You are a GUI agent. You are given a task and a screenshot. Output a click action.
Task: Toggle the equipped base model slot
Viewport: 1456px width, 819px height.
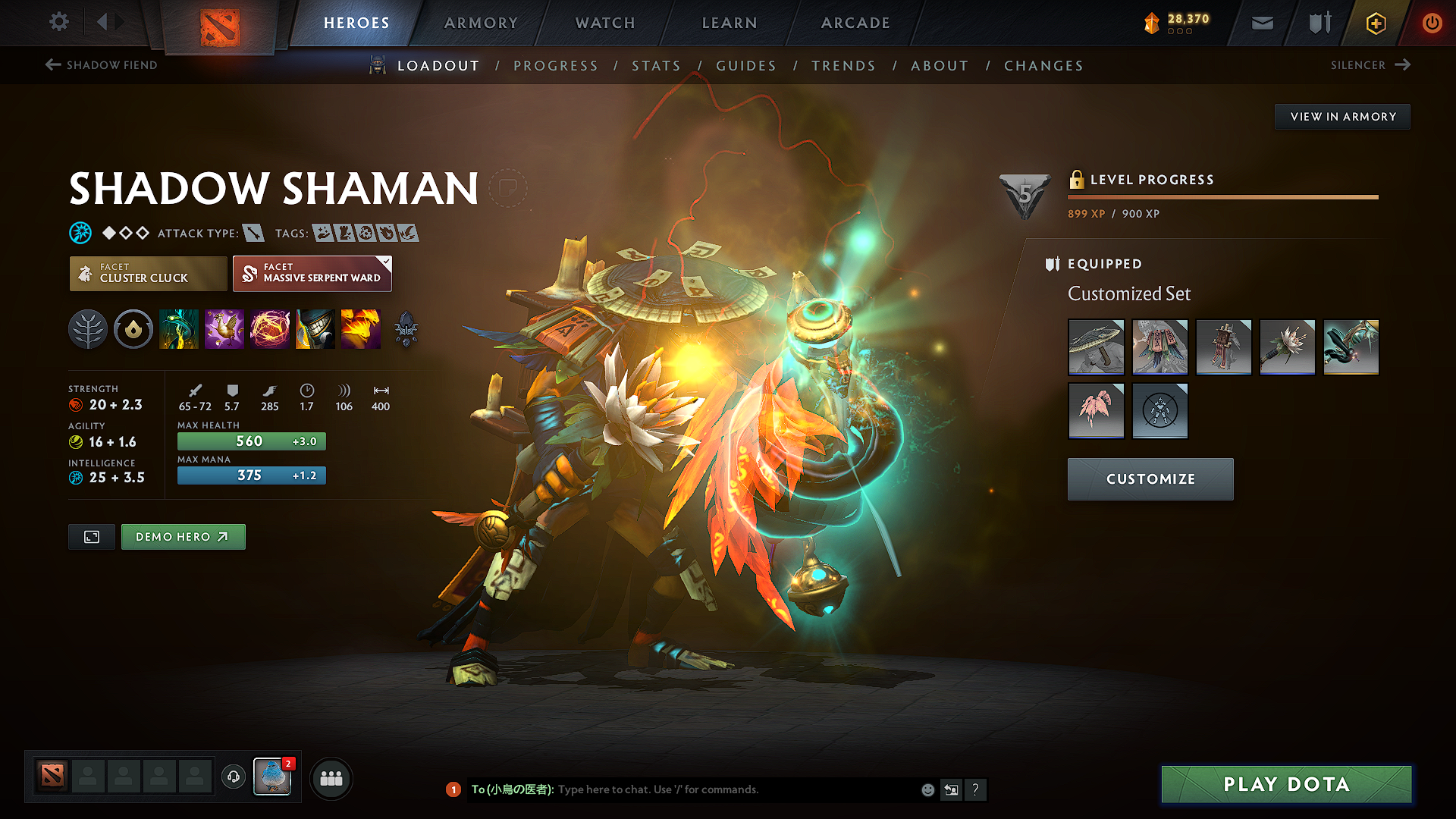[x=1160, y=411]
